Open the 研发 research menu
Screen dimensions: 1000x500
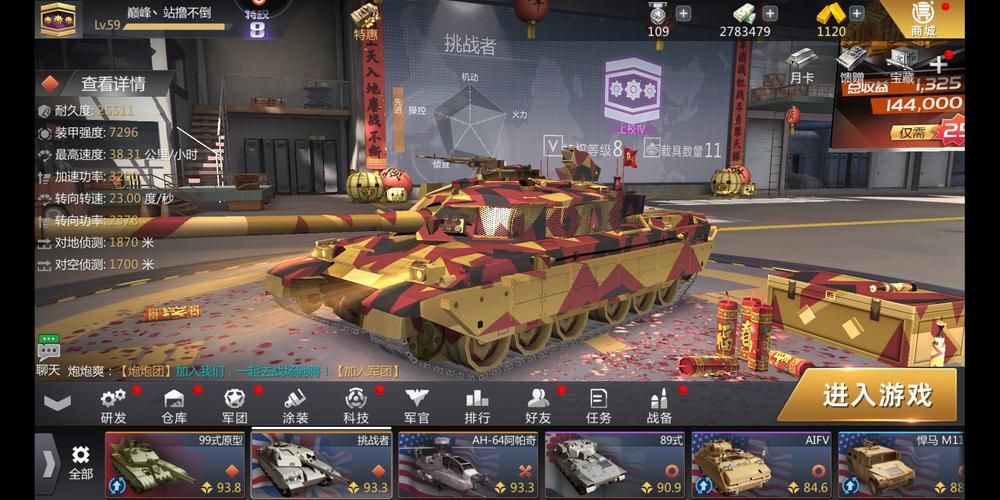[x=113, y=404]
